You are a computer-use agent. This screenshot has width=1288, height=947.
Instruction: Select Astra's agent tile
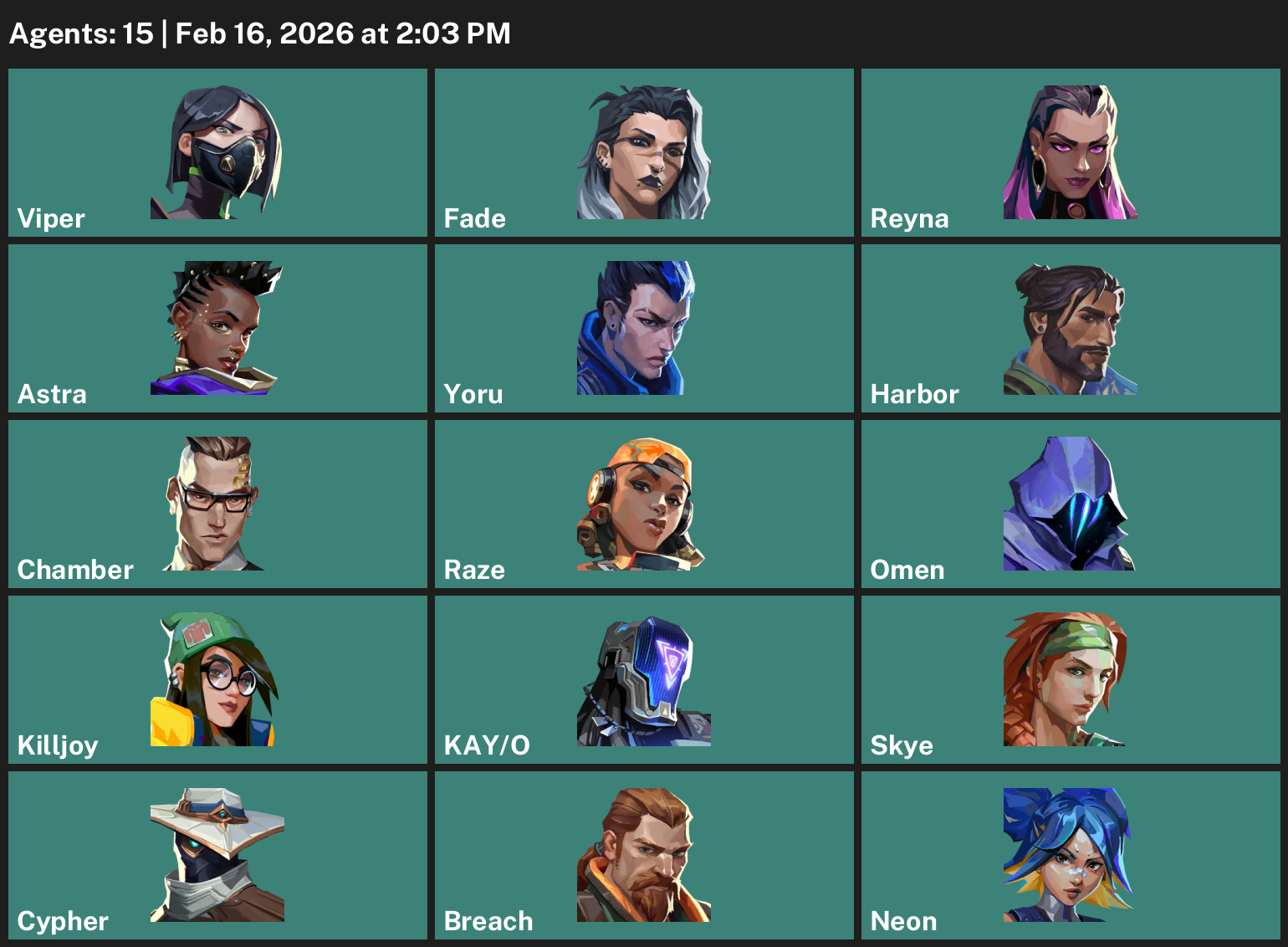click(217, 329)
